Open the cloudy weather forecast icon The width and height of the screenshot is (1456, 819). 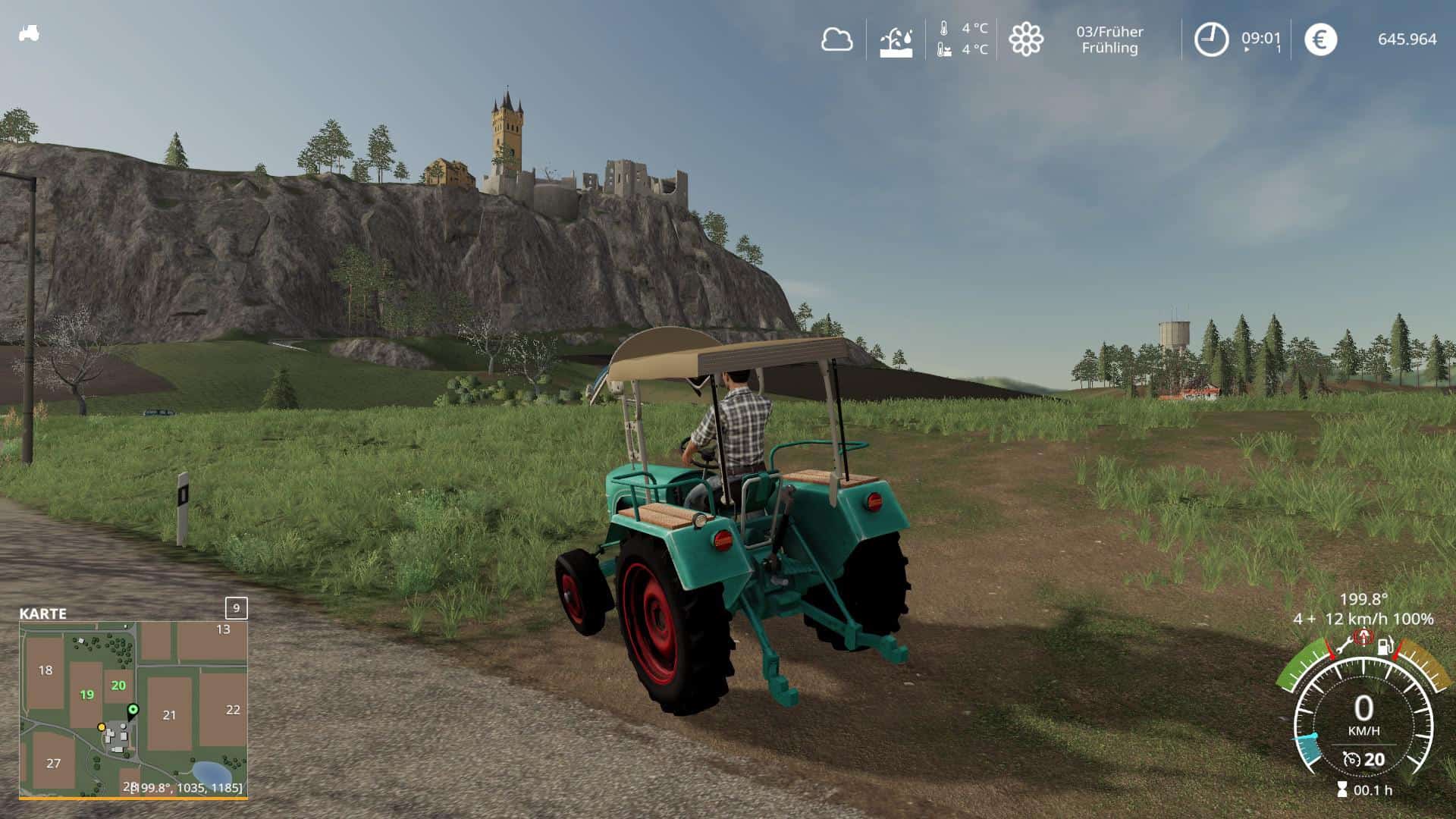(x=836, y=39)
